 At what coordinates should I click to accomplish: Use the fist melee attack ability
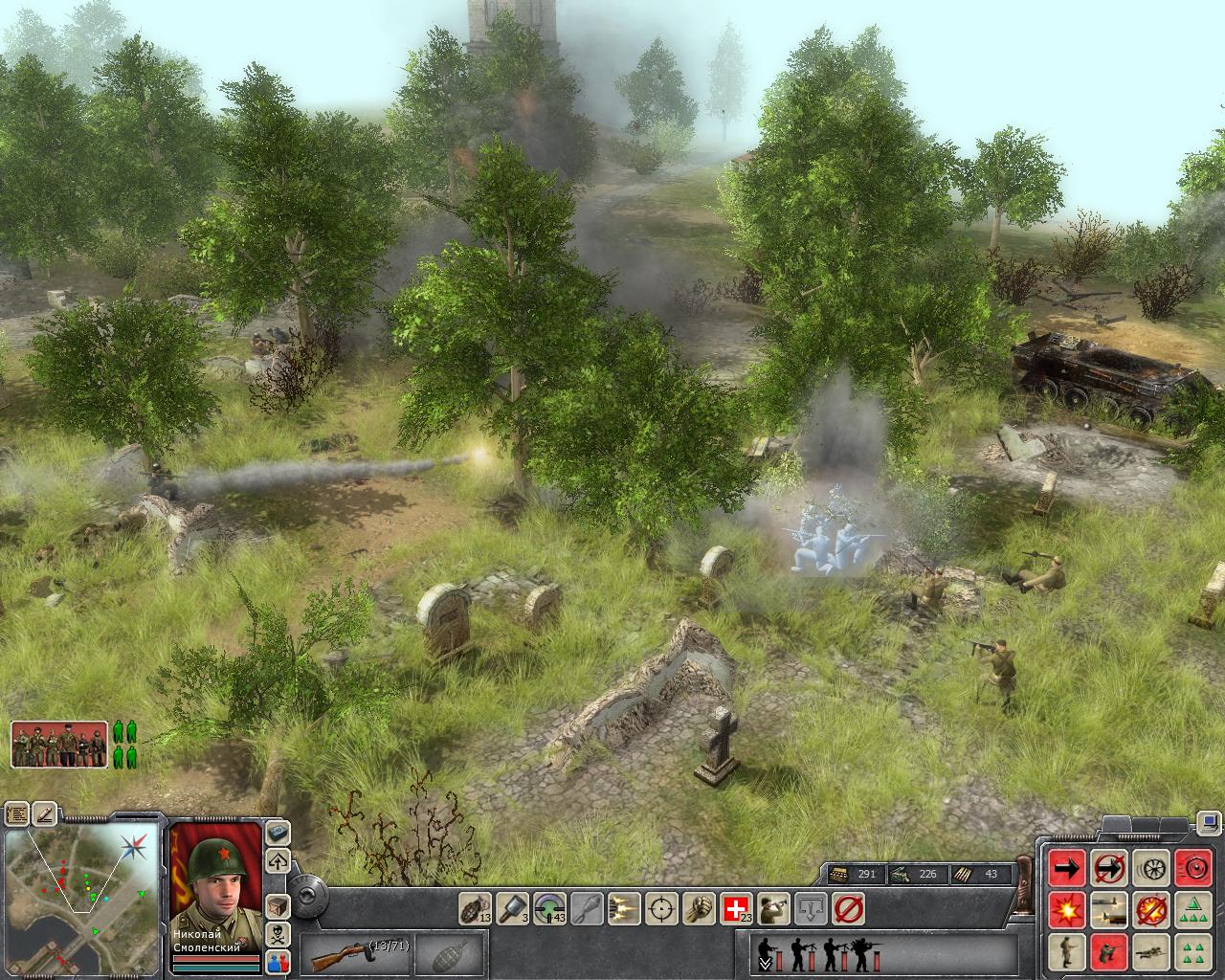click(x=699, y=908)
